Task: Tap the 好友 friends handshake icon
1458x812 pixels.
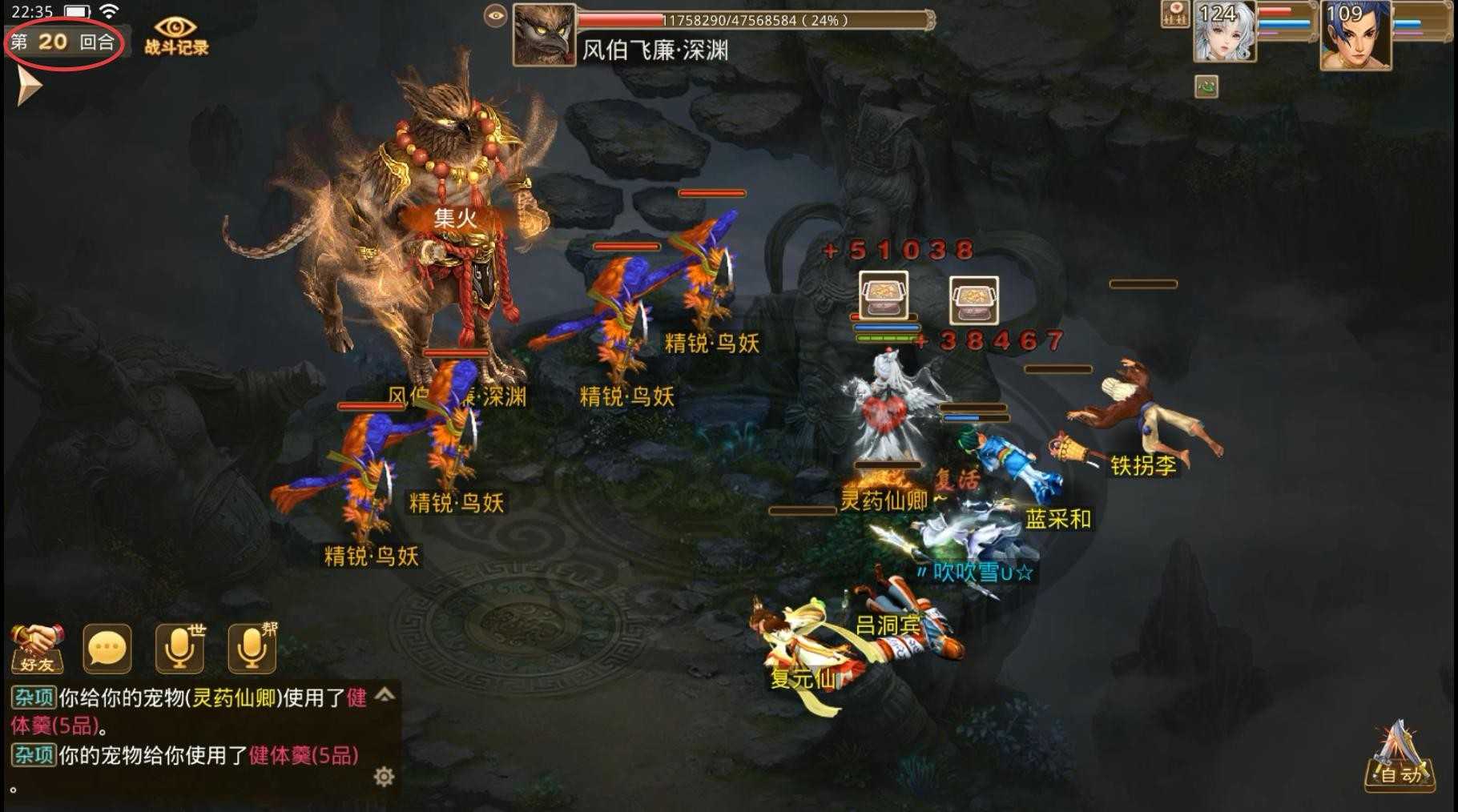Action: [x=38, y=650]
